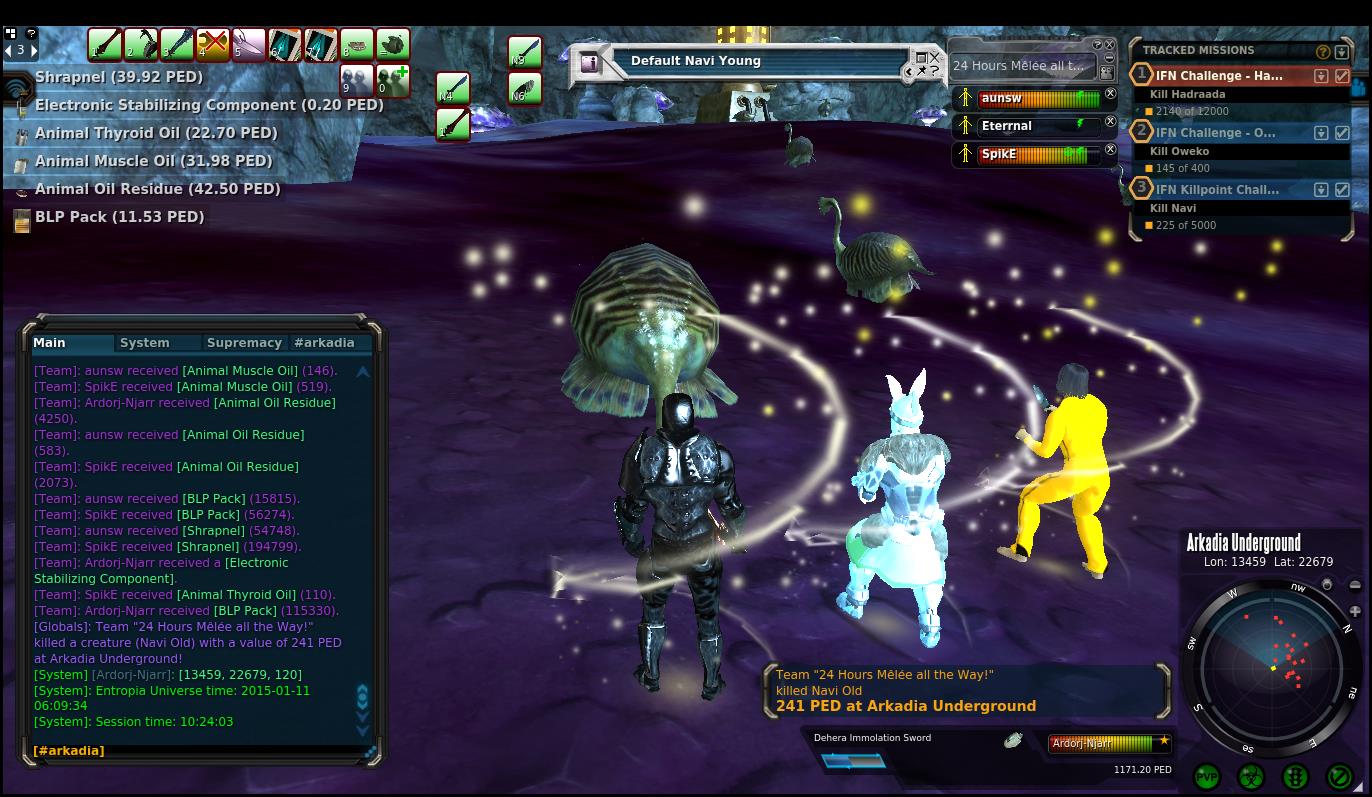1372x797 pixels.
Task: Open the Tracked Missions help icon
Action: click(1323, 52)
